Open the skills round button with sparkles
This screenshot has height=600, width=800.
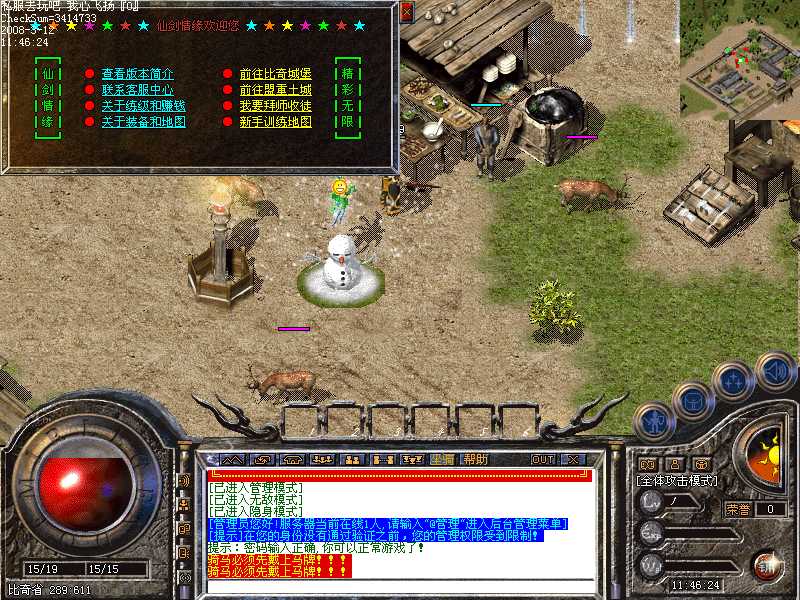[732, 380]
